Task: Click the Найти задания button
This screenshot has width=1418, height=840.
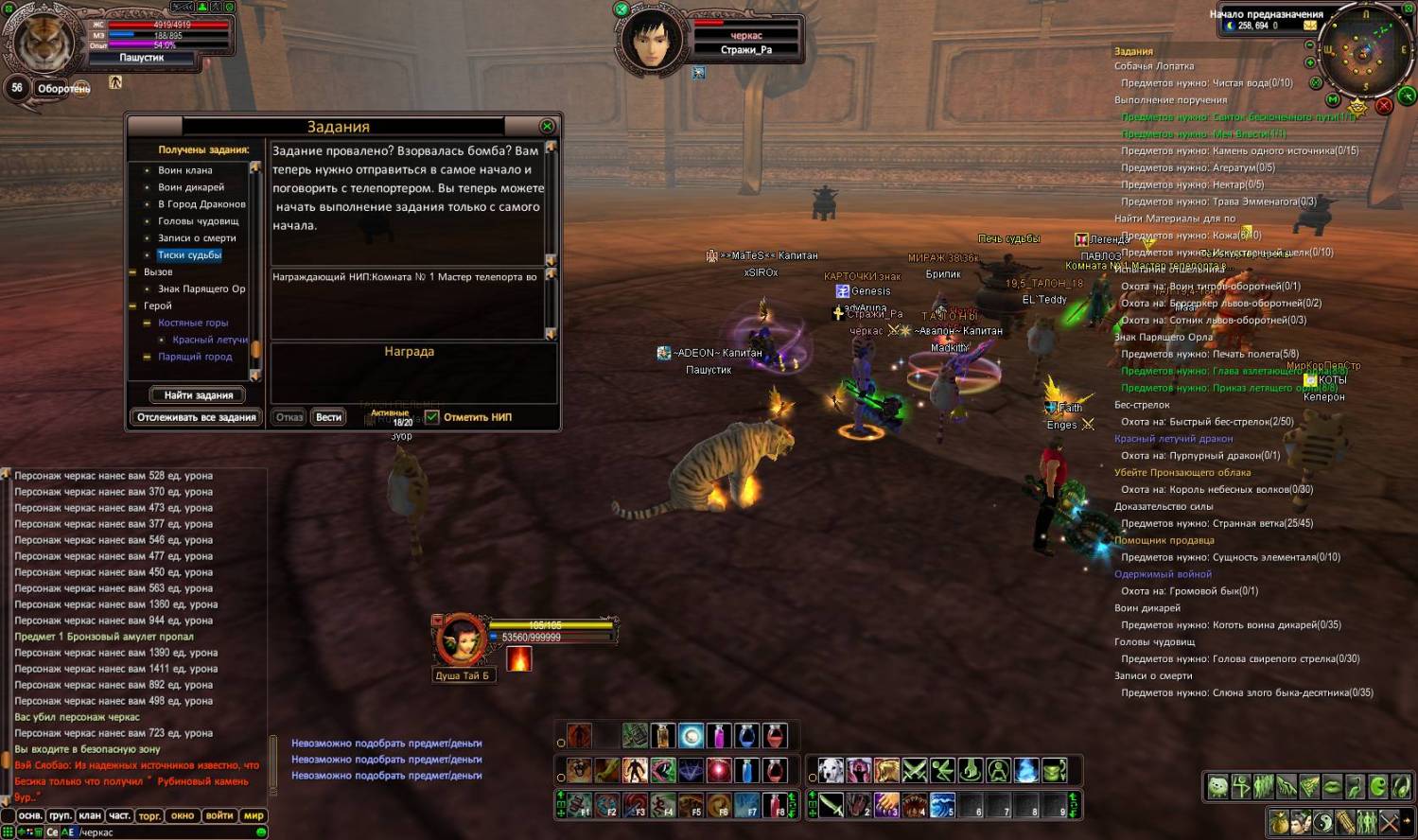Action: coord(198,395)
